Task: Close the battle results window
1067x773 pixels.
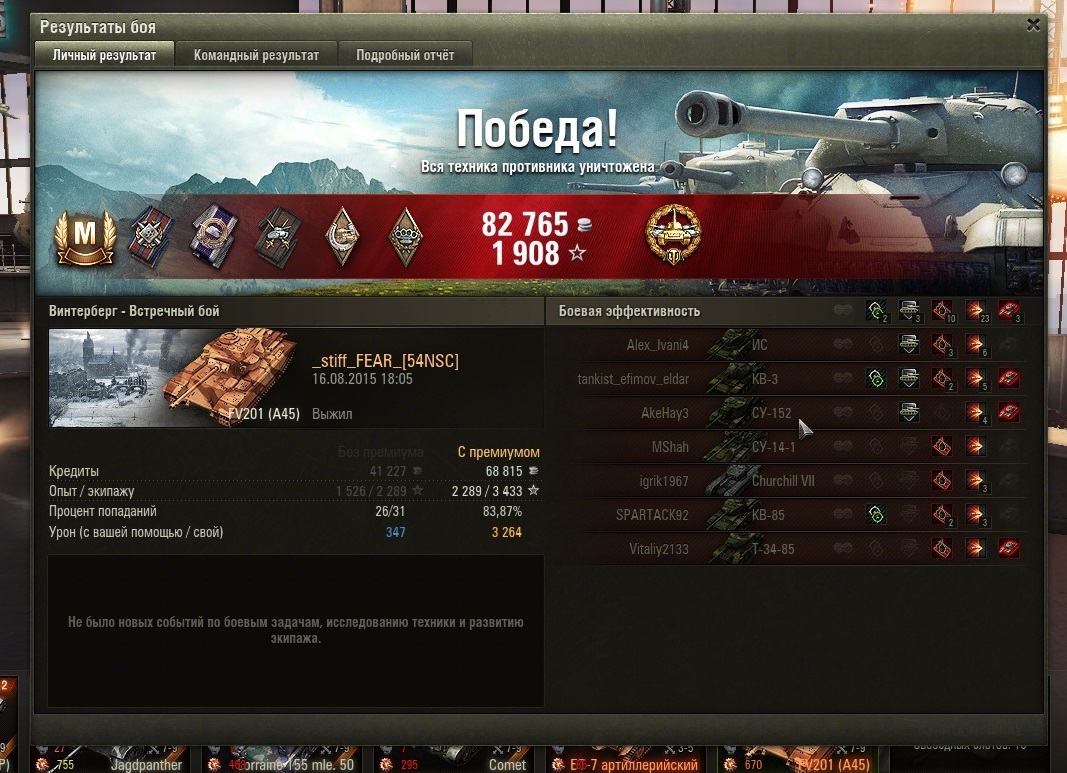Action: coord(1033,25)
